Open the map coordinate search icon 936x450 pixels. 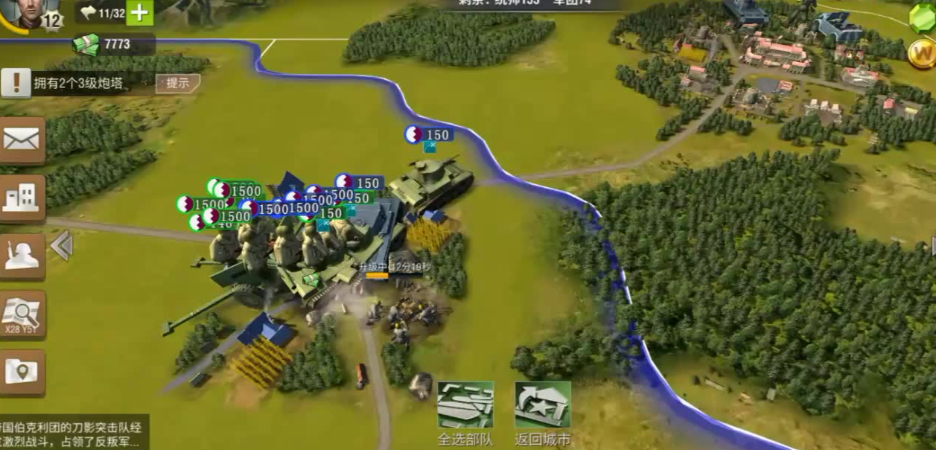point(22,314)
